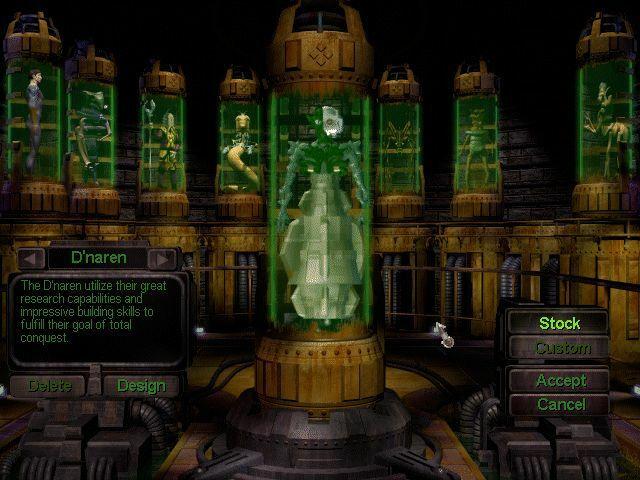Accept the D'naren race selection
The height and width of the screenshot is (480, 640).
[x=560, y=381]
